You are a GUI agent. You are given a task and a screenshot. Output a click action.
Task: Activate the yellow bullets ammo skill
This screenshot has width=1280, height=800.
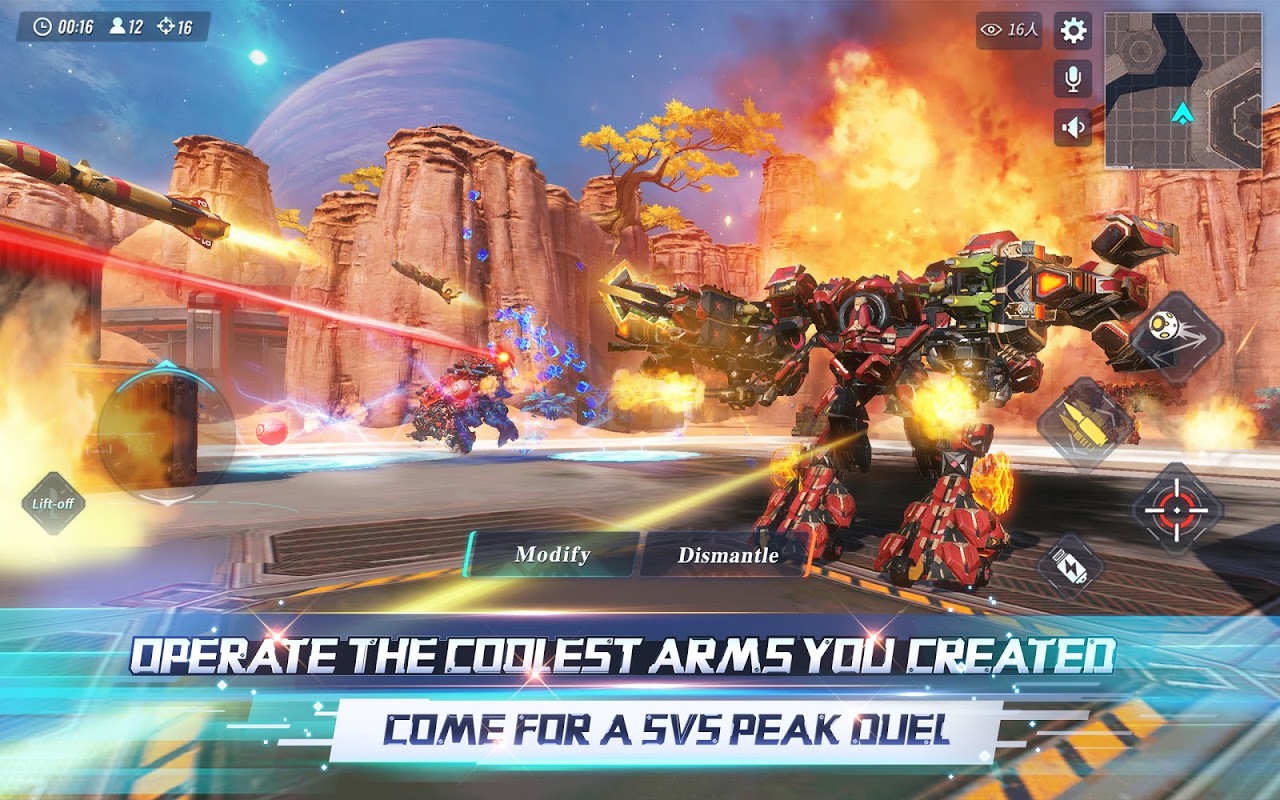[x=1085, y=423]
